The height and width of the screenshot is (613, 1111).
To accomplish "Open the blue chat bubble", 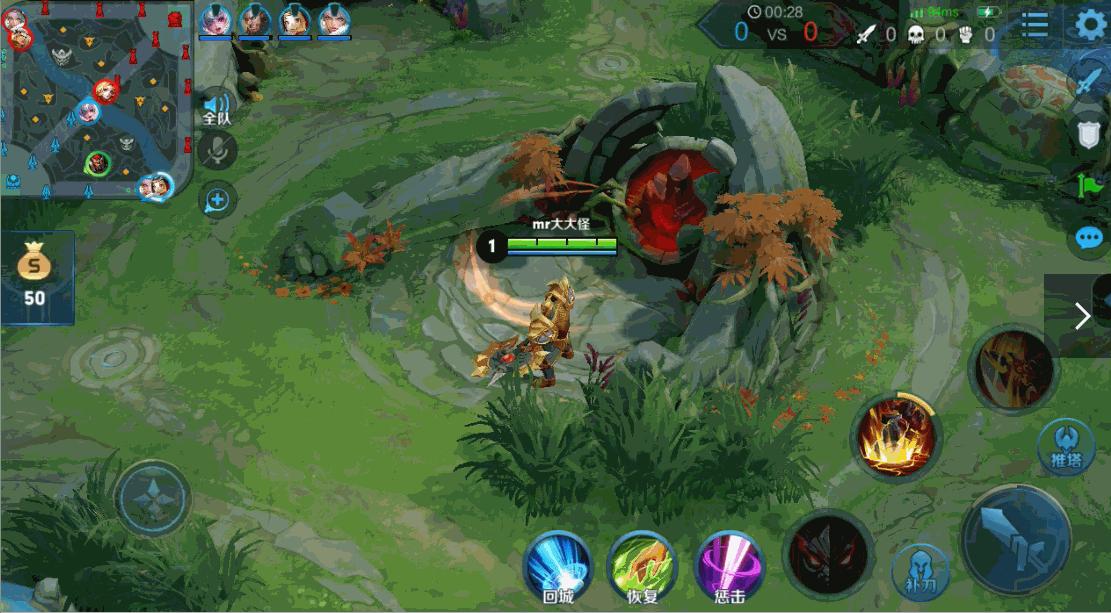I will coord(1088,238).
